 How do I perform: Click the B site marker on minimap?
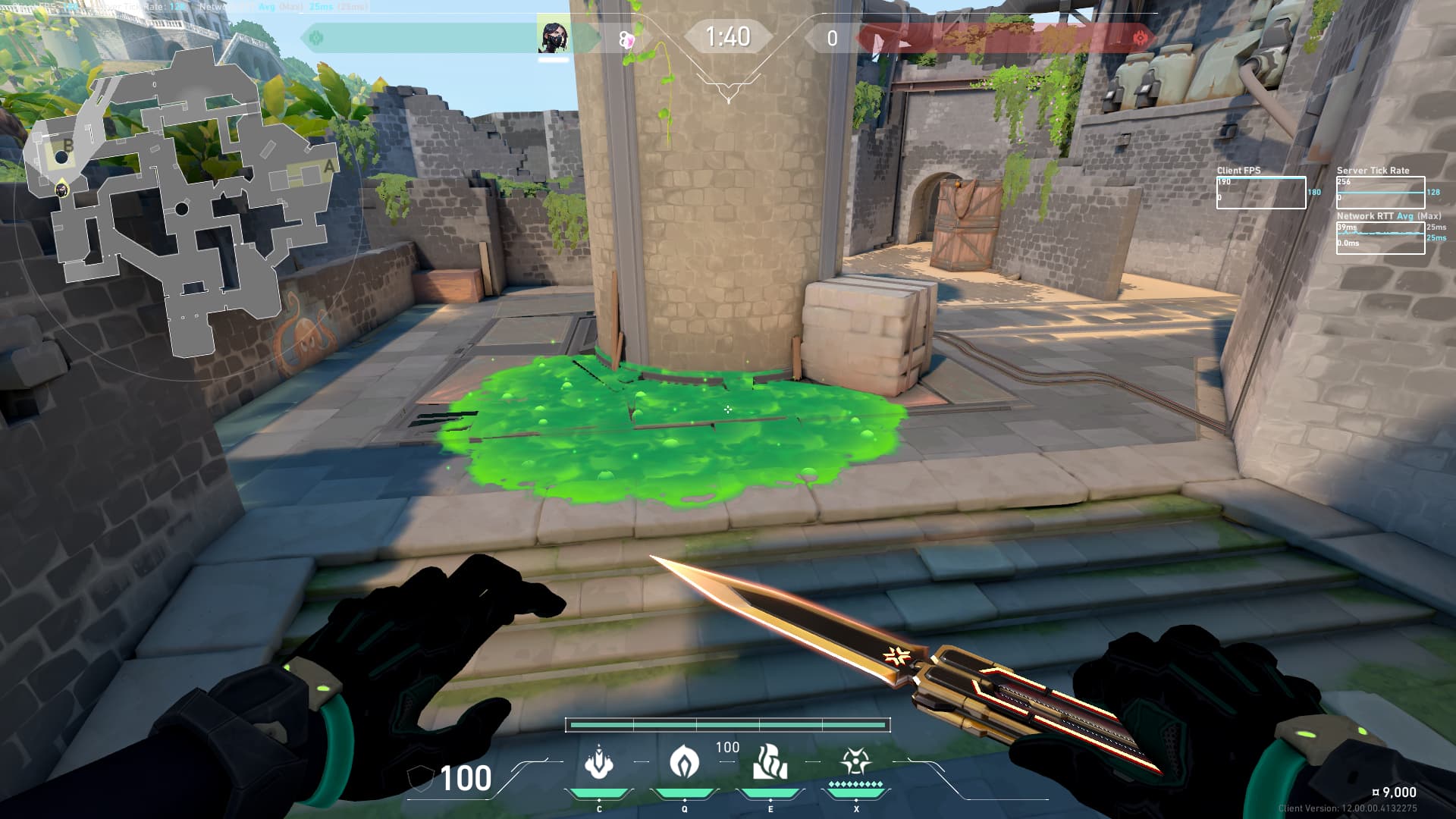tap(67, 146)
